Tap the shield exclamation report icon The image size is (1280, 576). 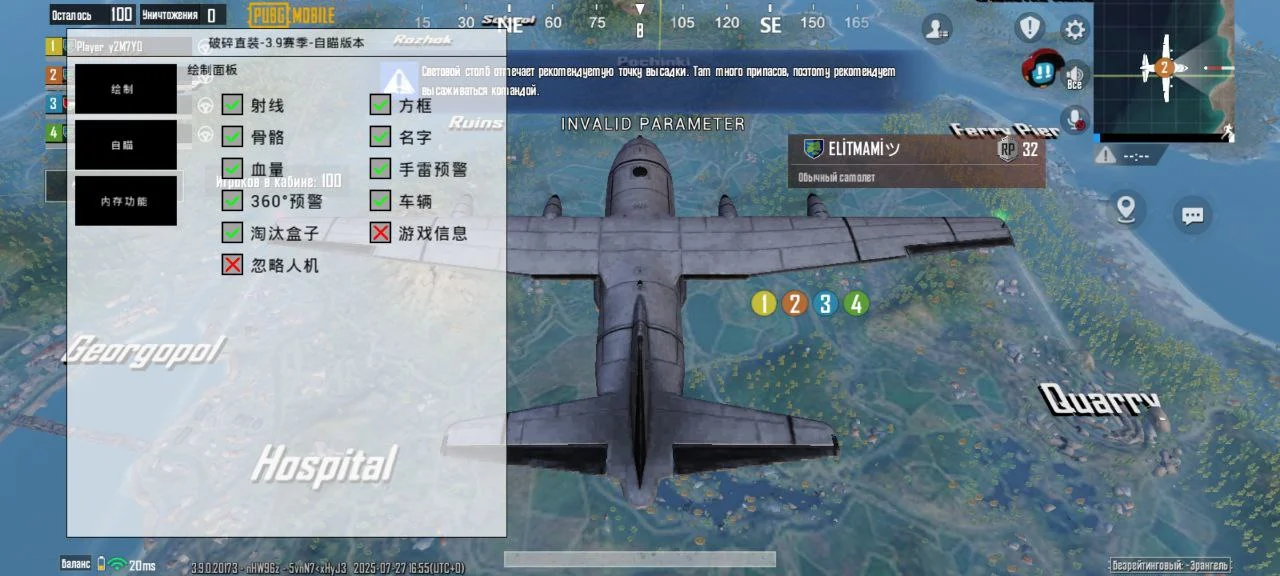click(1029, 28)
